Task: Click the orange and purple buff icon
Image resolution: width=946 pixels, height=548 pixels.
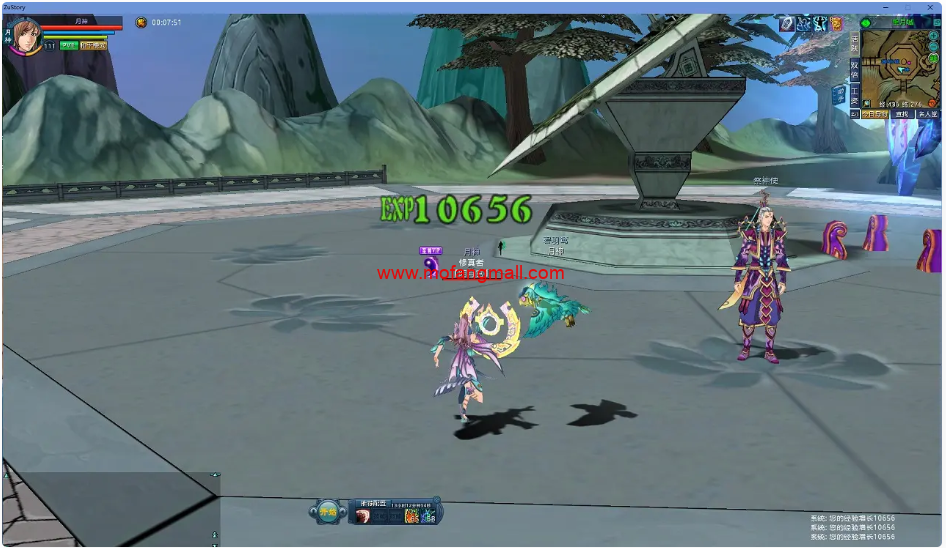Action: click(836, 23)
